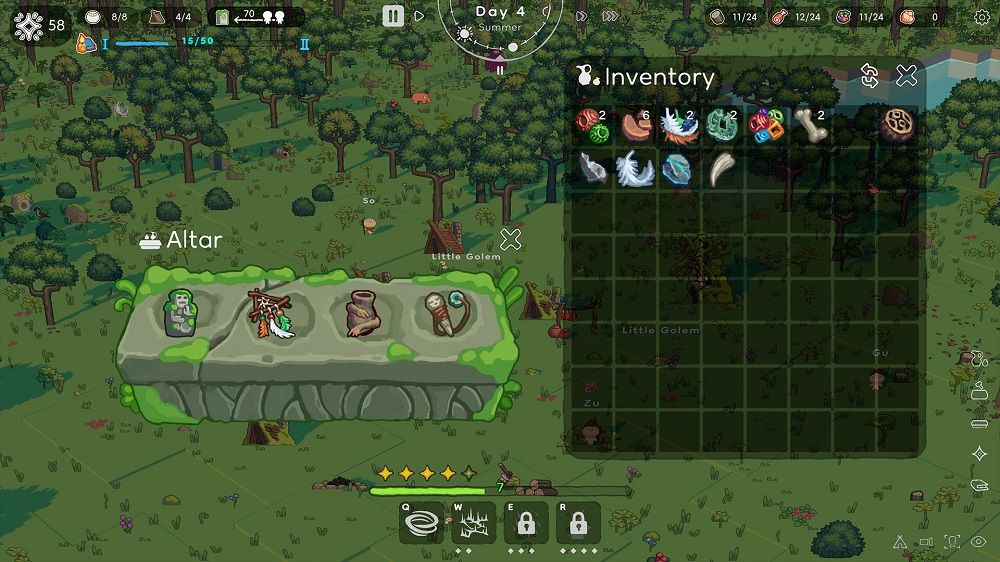
Task: Choose the clay vase offering on the altar
Action: pyautogui.click(x=360, y=314)
